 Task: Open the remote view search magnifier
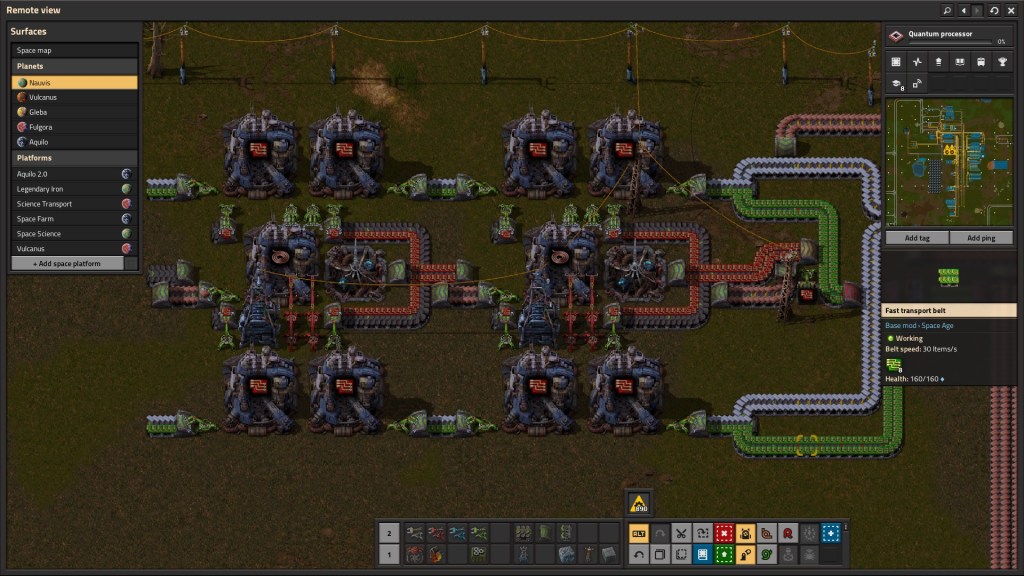click(x=947, y=10)
